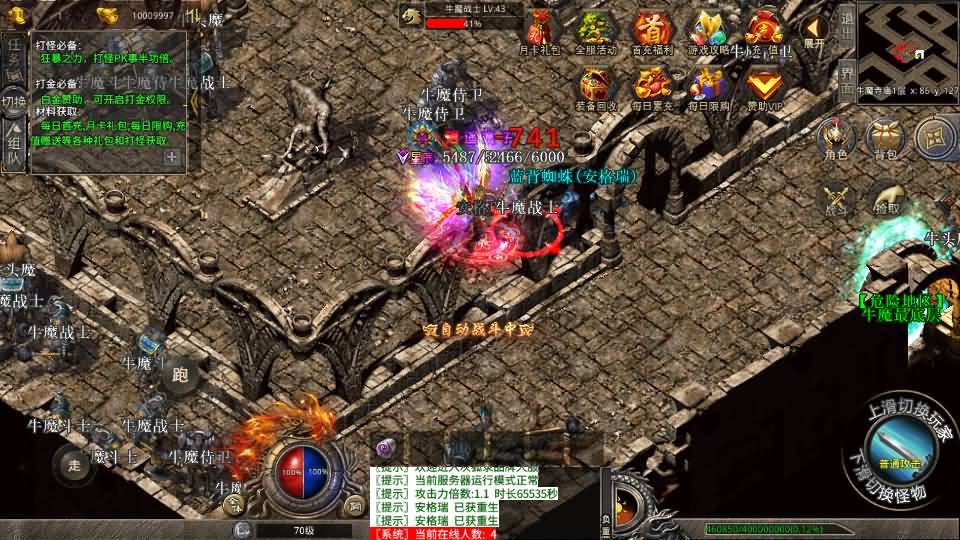
Task: Open the 全服活动 server events icon
Action: (x=597, y=30)
